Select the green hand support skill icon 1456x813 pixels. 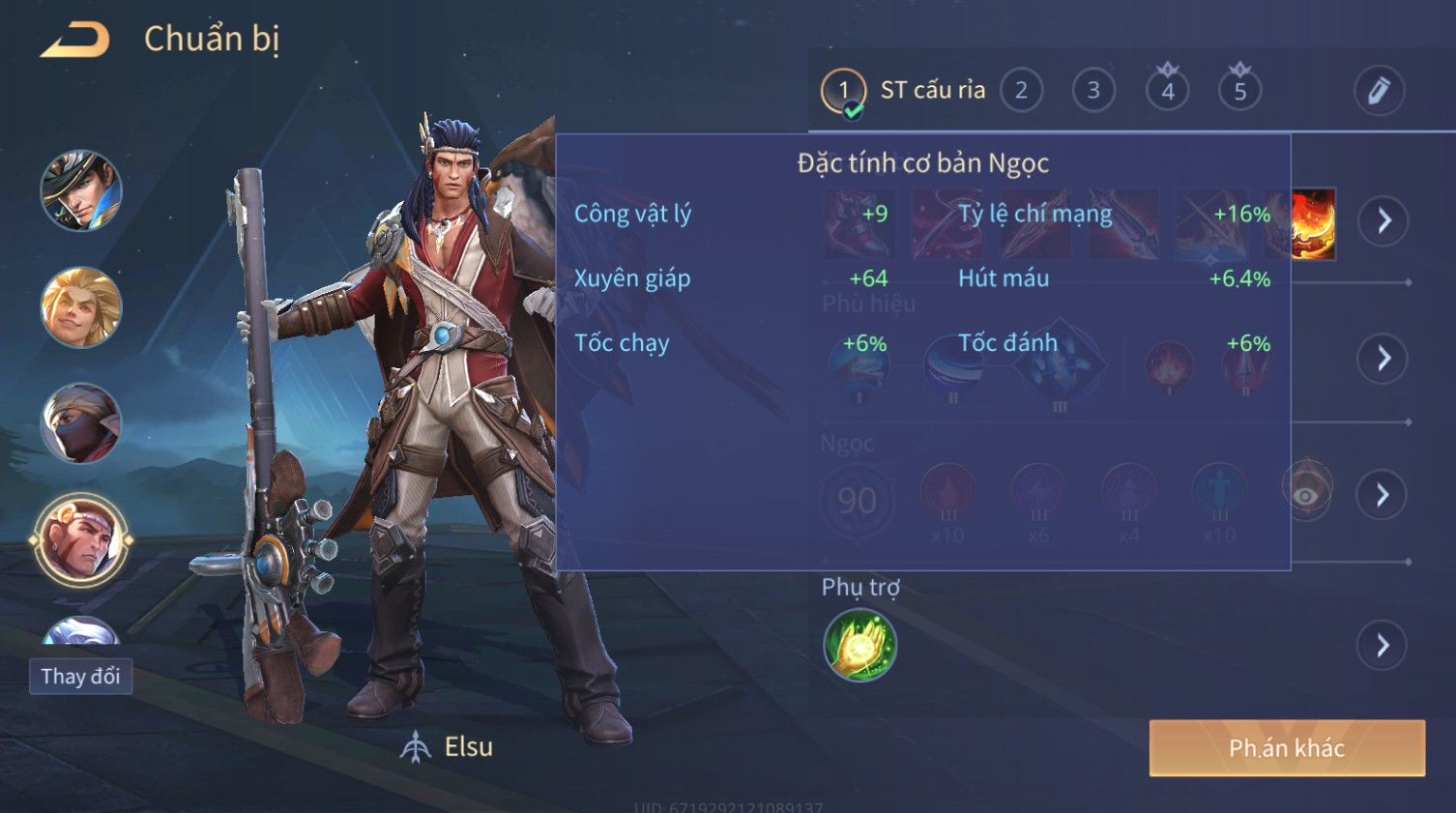coord(859,645)
